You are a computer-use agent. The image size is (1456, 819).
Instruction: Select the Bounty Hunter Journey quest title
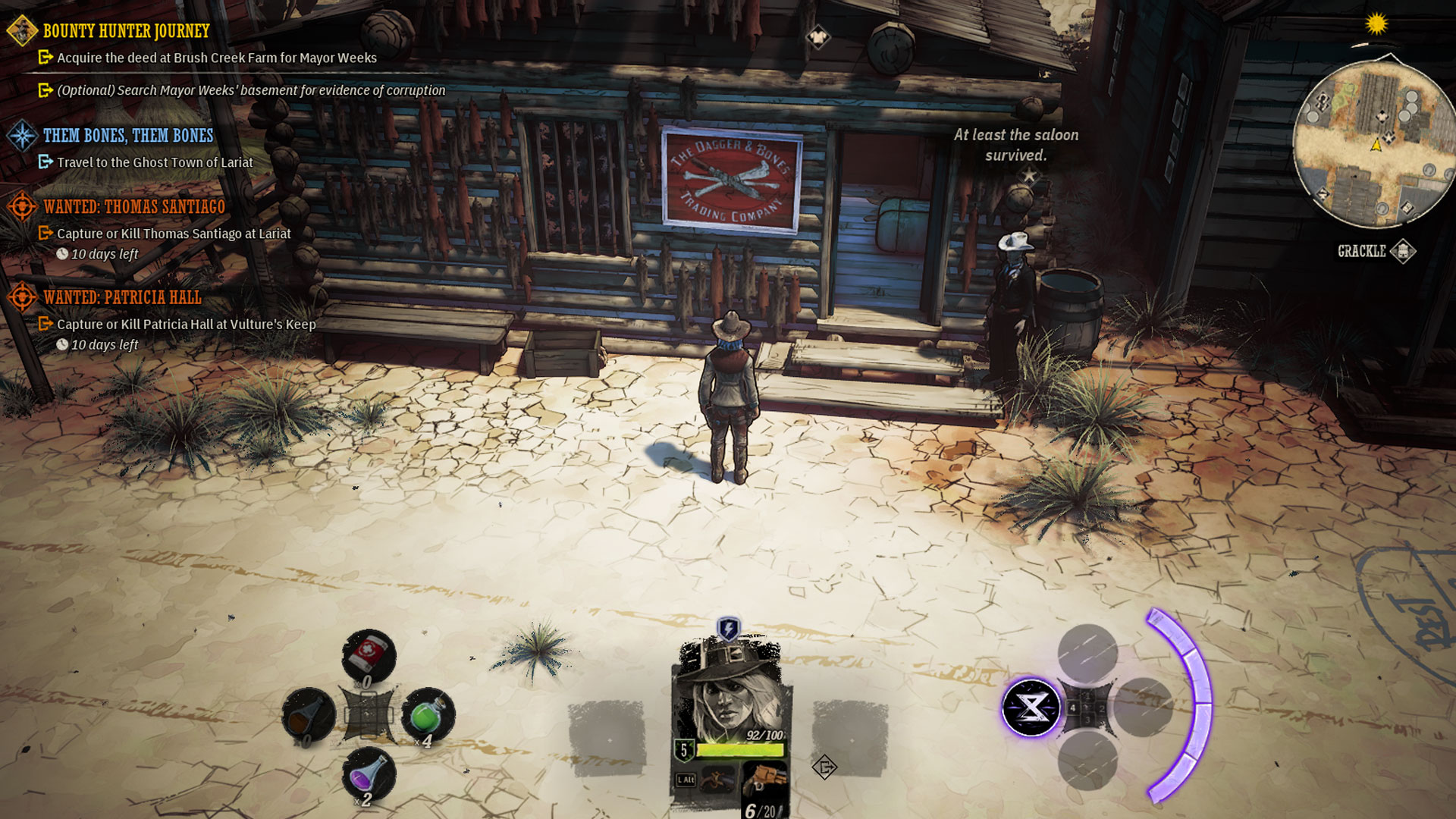click(126, 31)
